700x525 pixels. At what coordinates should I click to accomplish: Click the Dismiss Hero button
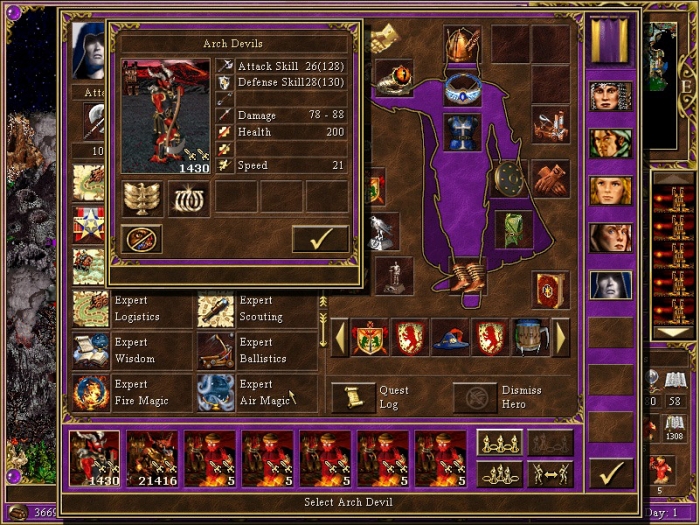pos(475,397)
